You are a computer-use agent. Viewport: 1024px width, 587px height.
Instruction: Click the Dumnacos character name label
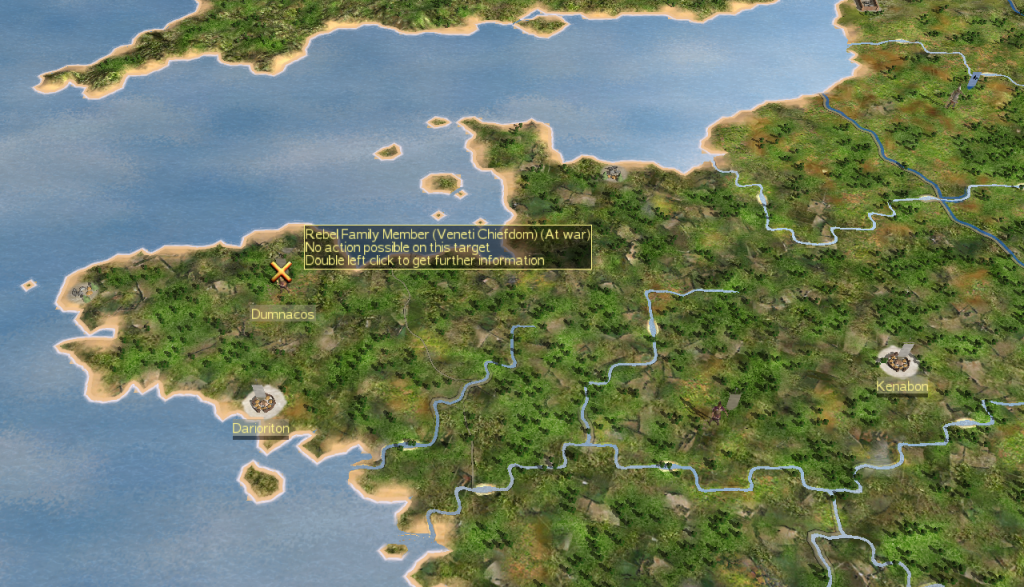[283, 314]
